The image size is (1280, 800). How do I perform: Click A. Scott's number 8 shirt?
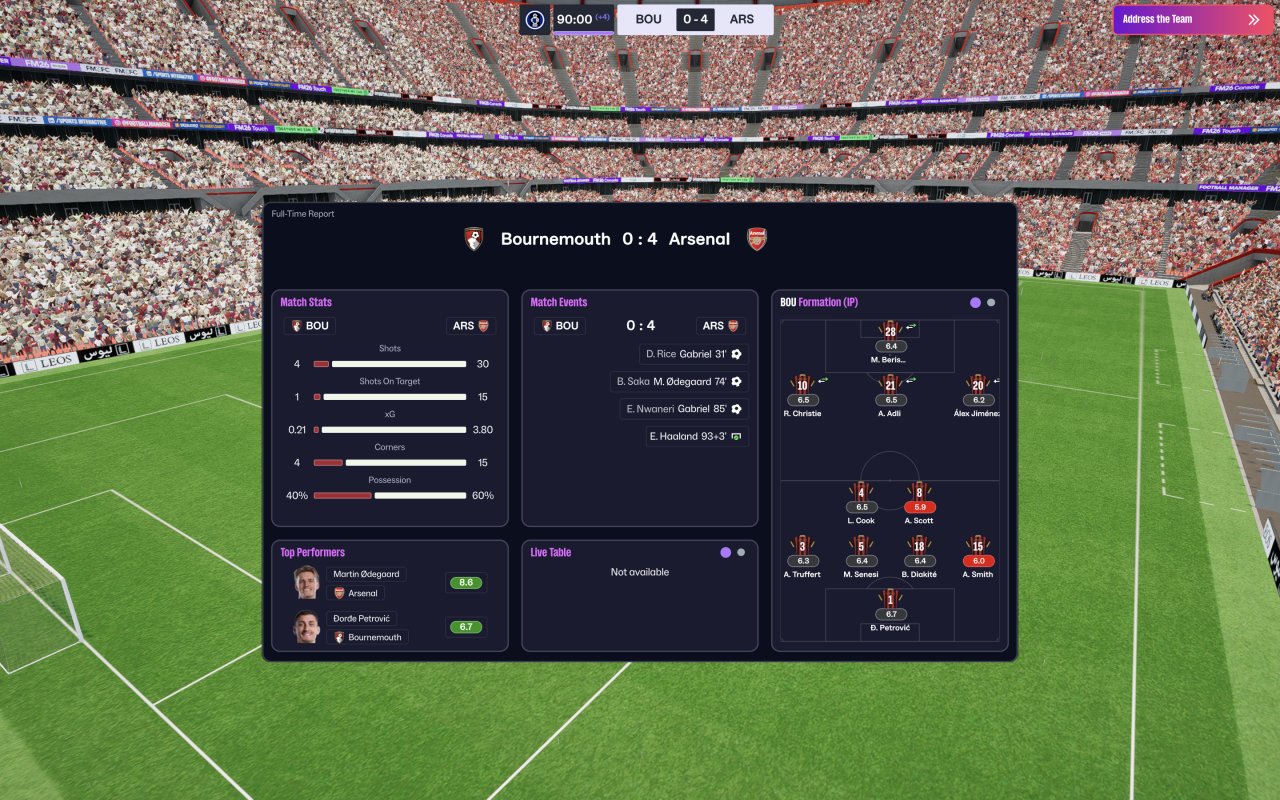pos(919,492)
